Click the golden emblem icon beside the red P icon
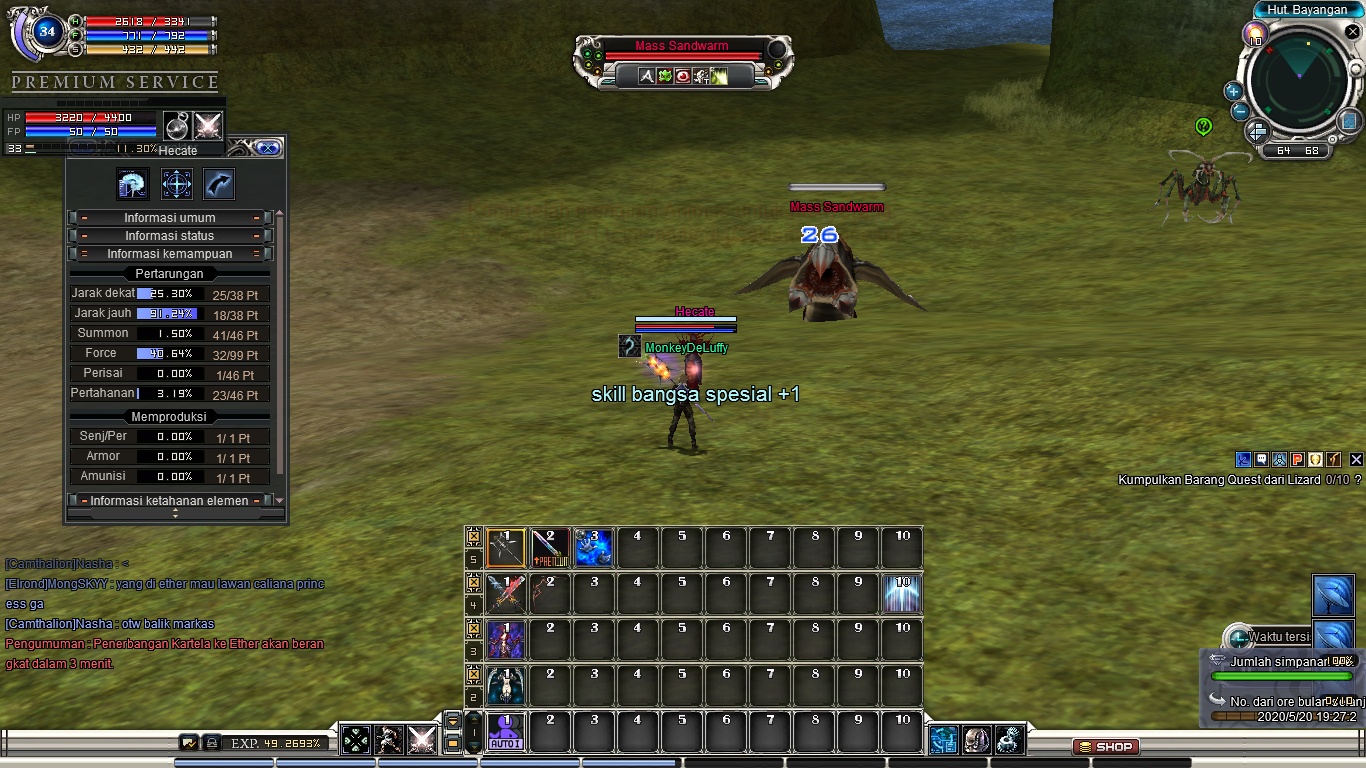The width and height of the screenshot is (1366, 768). pos(1315,459)
